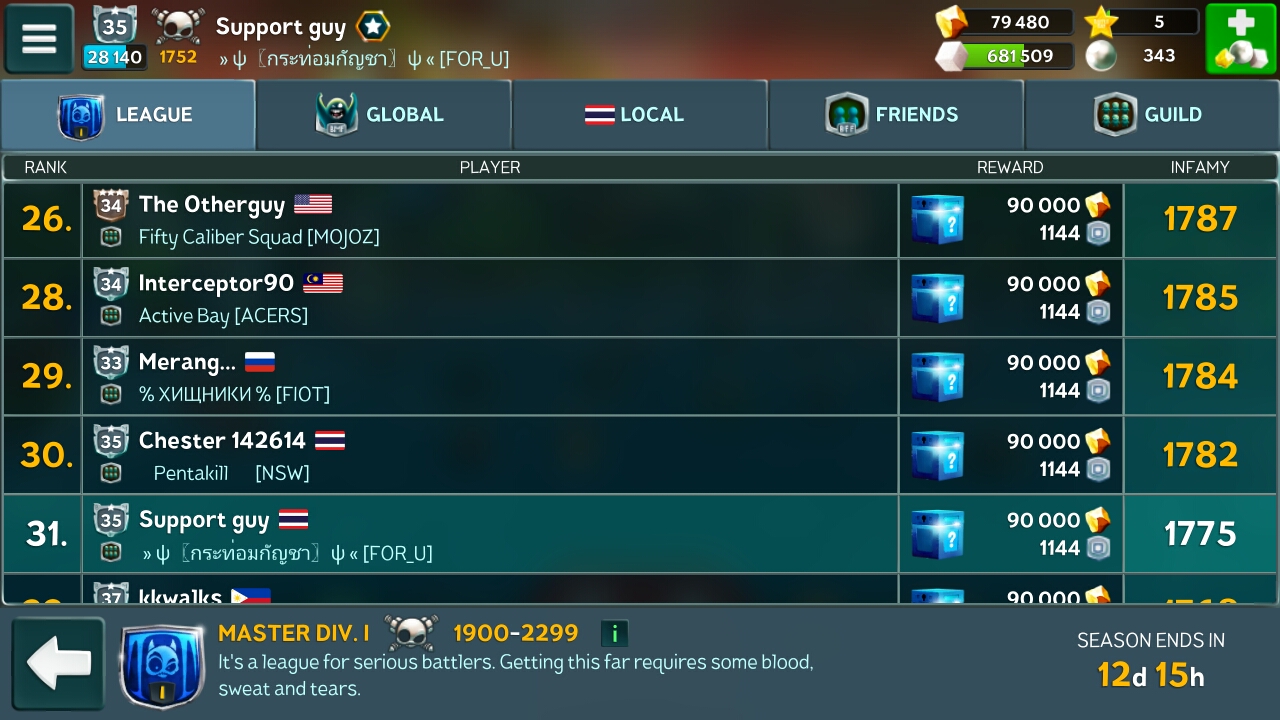The height and width of the screenshot is (720, 1280).
Task: Go back with the white arrow button
Action: 58,663
